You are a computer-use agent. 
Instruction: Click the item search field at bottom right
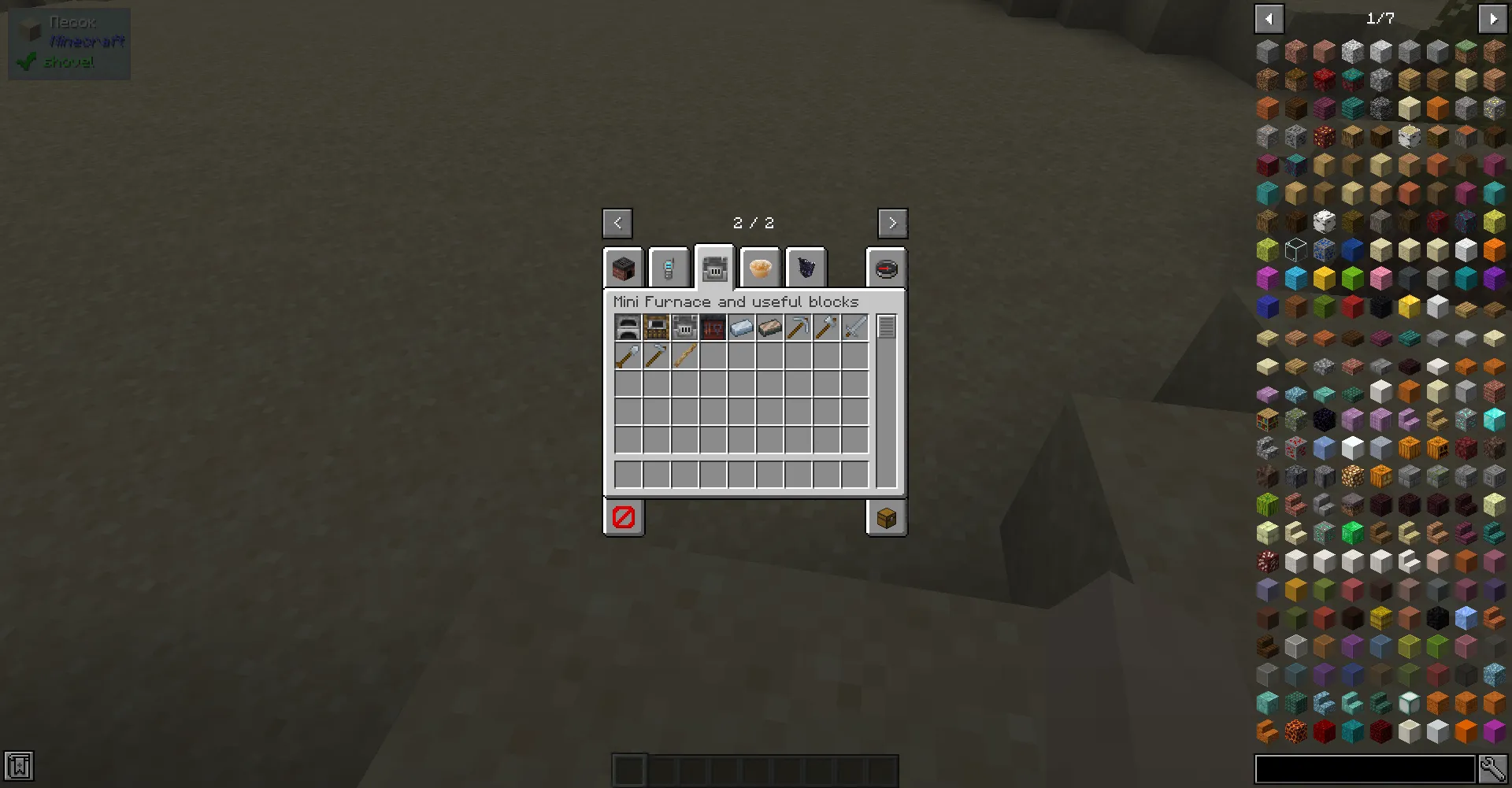pyautogui.click(x=1366, y=769)
